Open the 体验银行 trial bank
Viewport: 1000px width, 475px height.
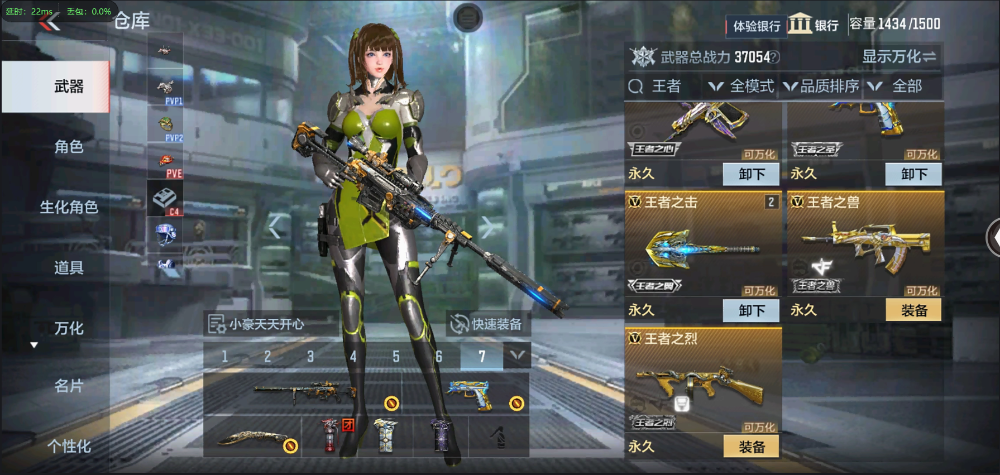pyautogui.click(x=755, y=25)
